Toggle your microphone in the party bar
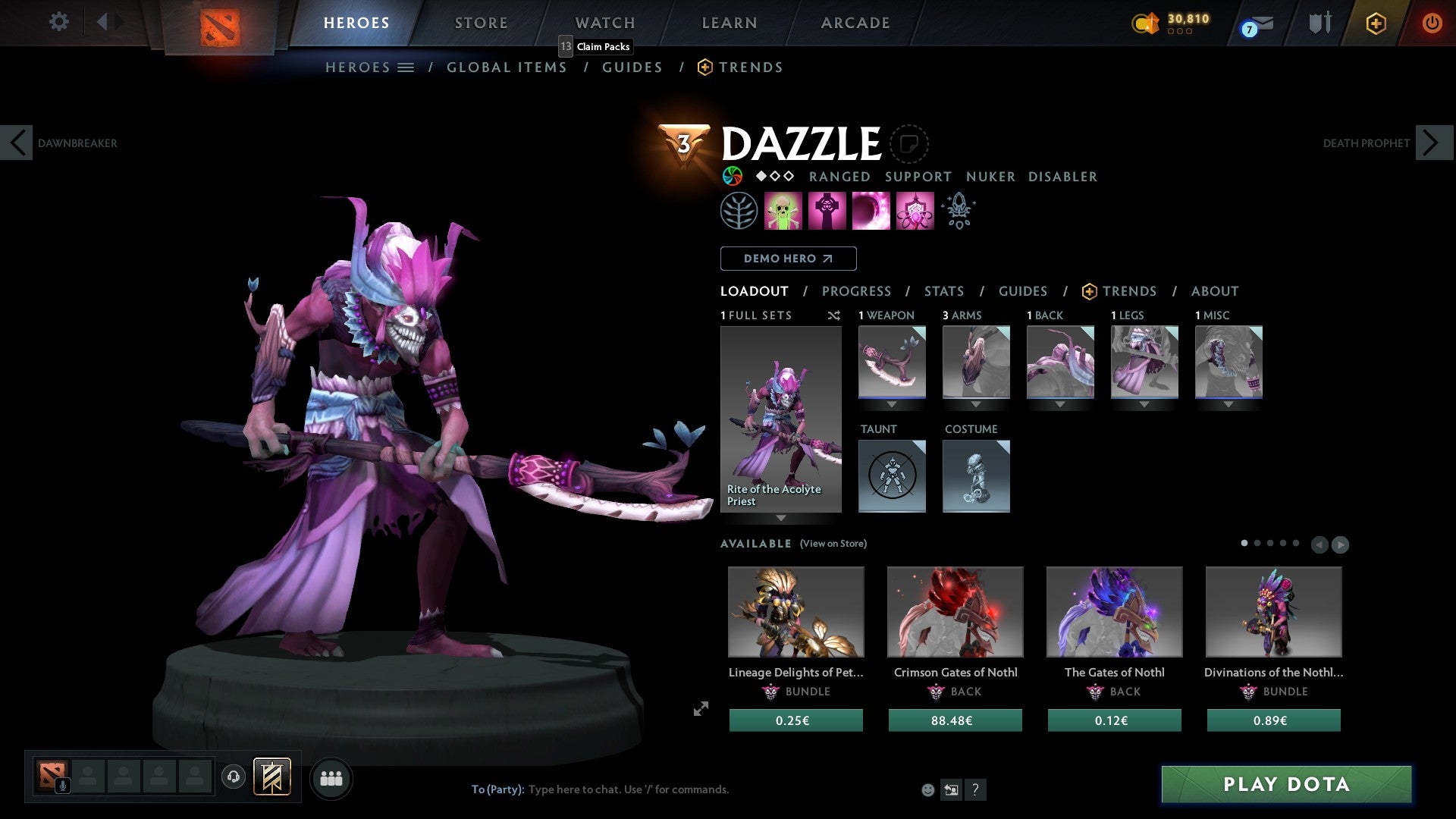The width and height of the screenshot is (1456, 819). click(63, 784)
